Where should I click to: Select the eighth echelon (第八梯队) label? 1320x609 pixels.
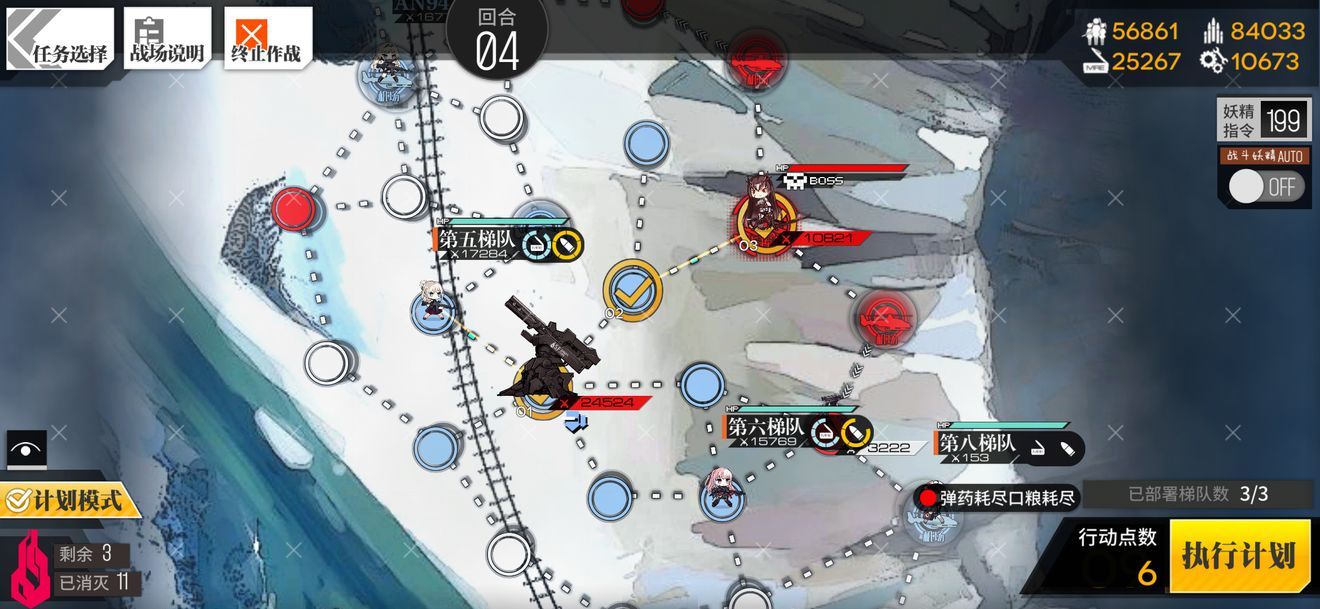coord(977,442)
